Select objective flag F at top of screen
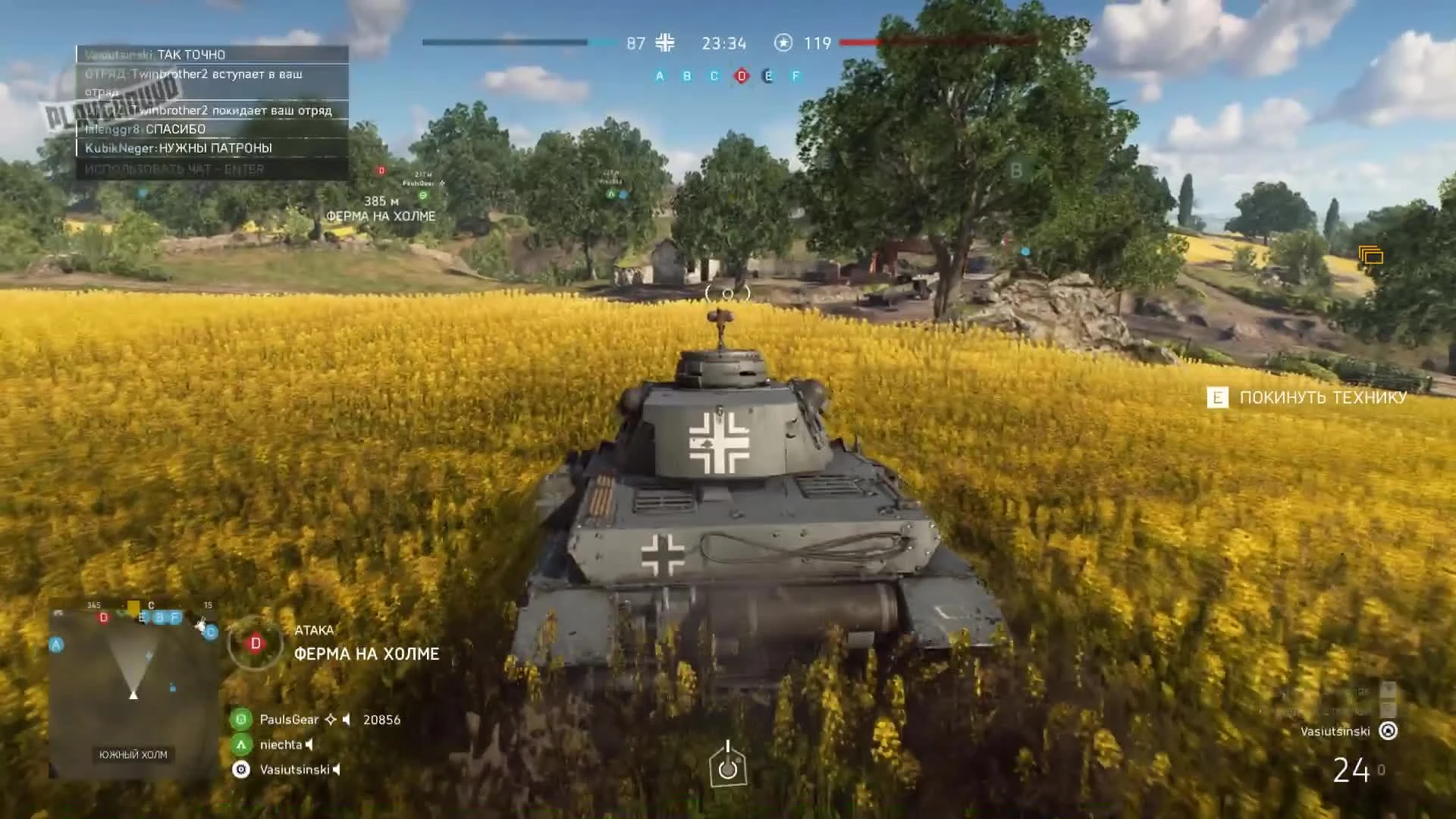 [795, 76]
